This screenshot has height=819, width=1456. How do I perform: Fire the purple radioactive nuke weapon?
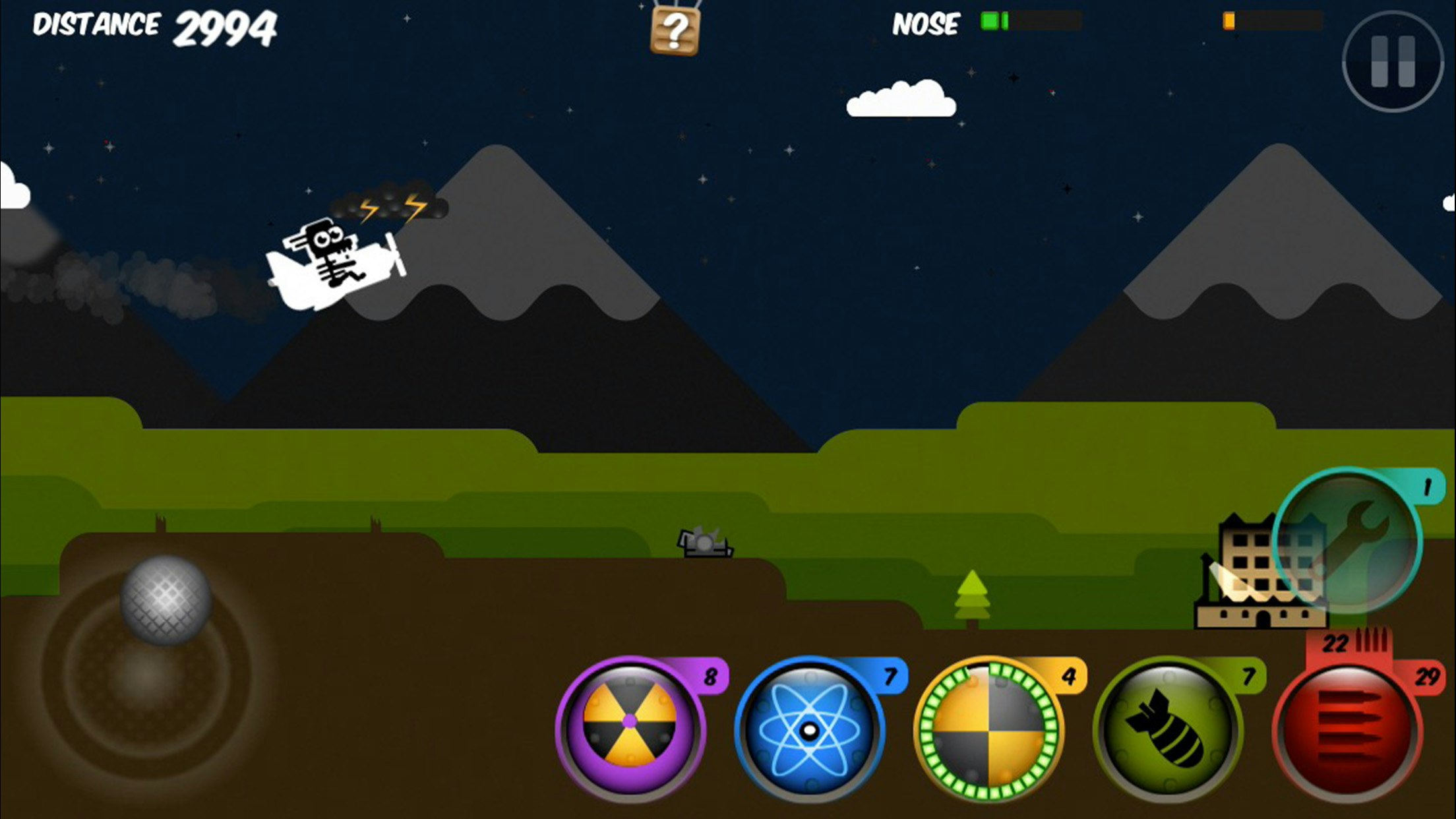[630, 729]
